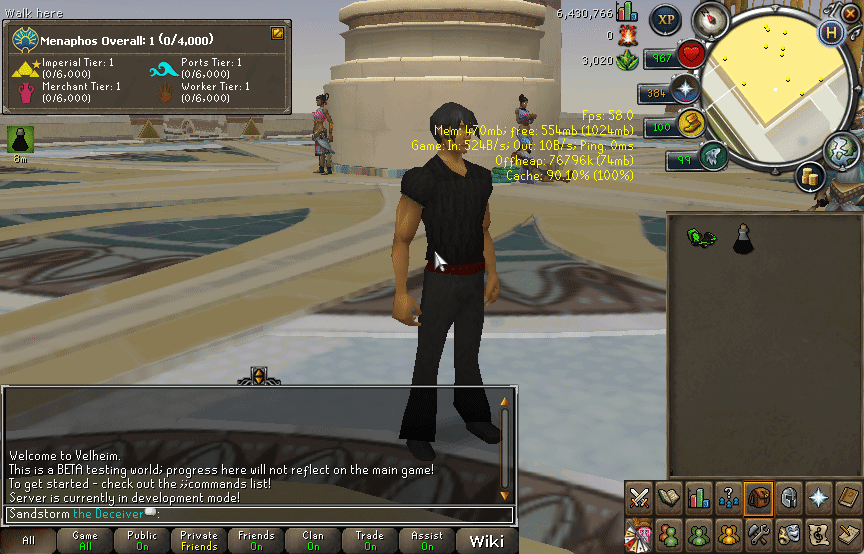Open the Wiki button in chat bar

click(487, 541)
